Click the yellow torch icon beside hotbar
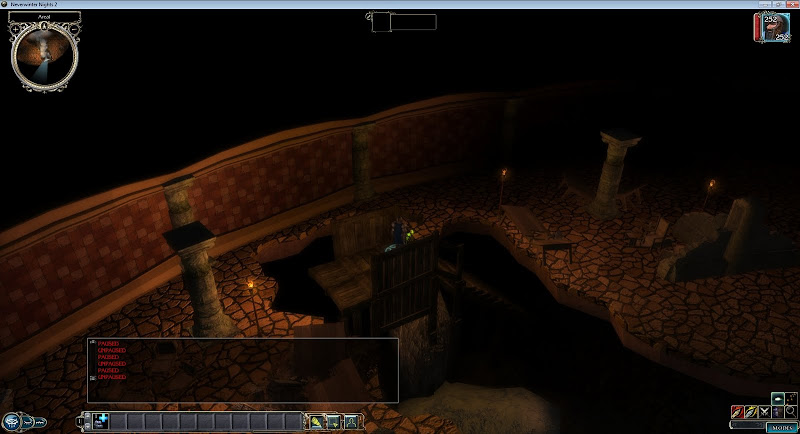The width and height of the screenshot is (800, 434). (x=317, y=422)
